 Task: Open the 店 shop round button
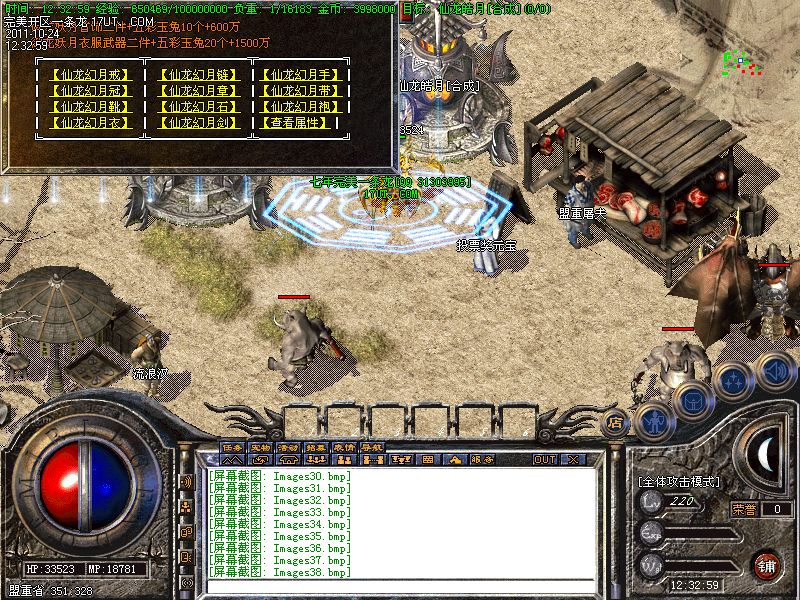pyautogui.click(x=617, y=422)
